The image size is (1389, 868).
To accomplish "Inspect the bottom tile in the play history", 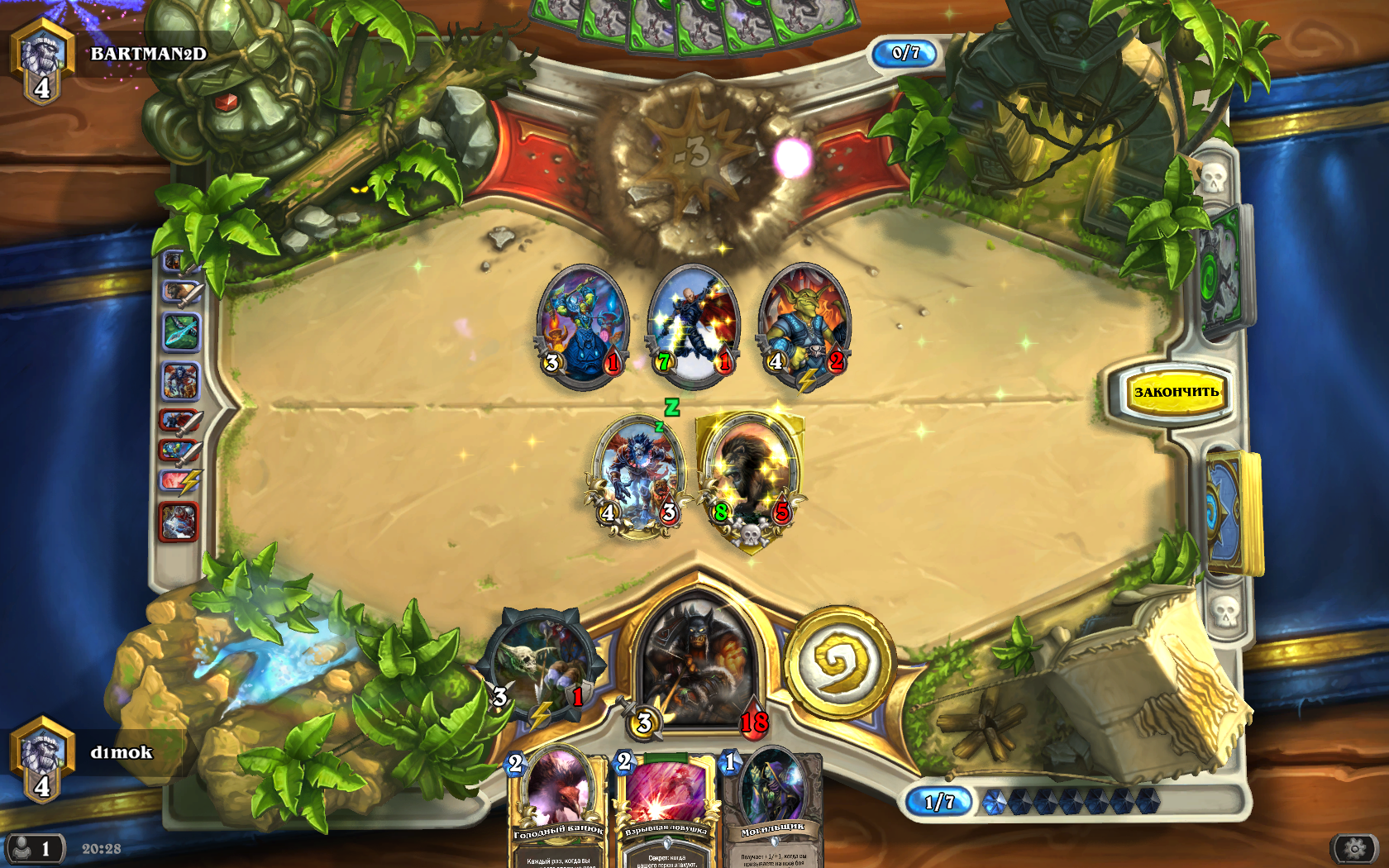I will 179,522.
